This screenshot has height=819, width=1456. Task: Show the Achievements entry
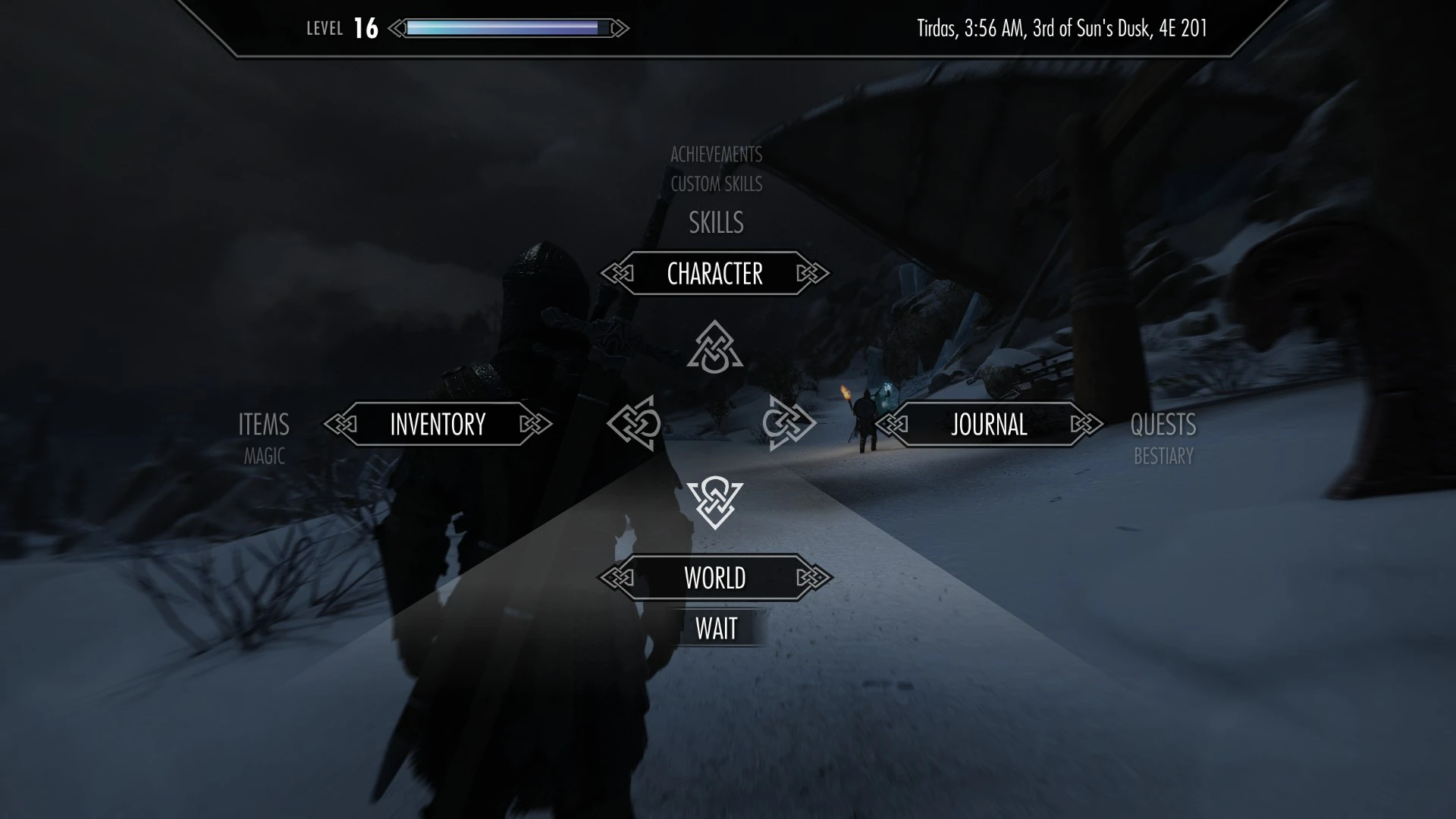[716, 155]
